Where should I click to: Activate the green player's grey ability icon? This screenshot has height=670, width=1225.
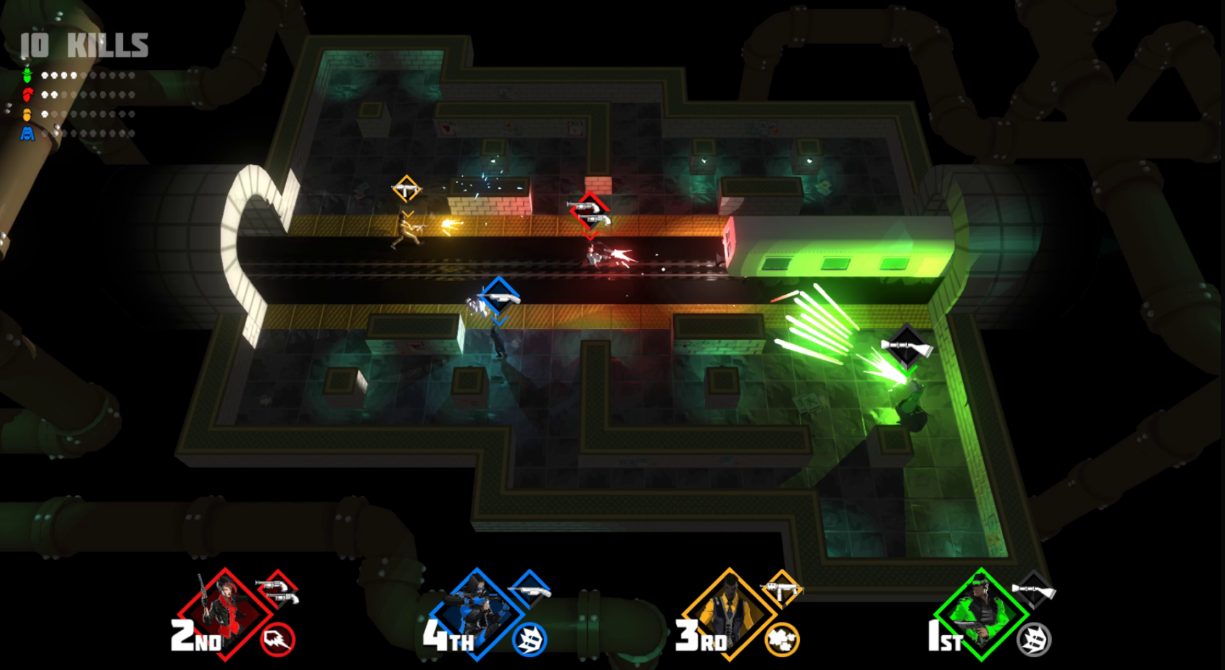click(1034, 639)
